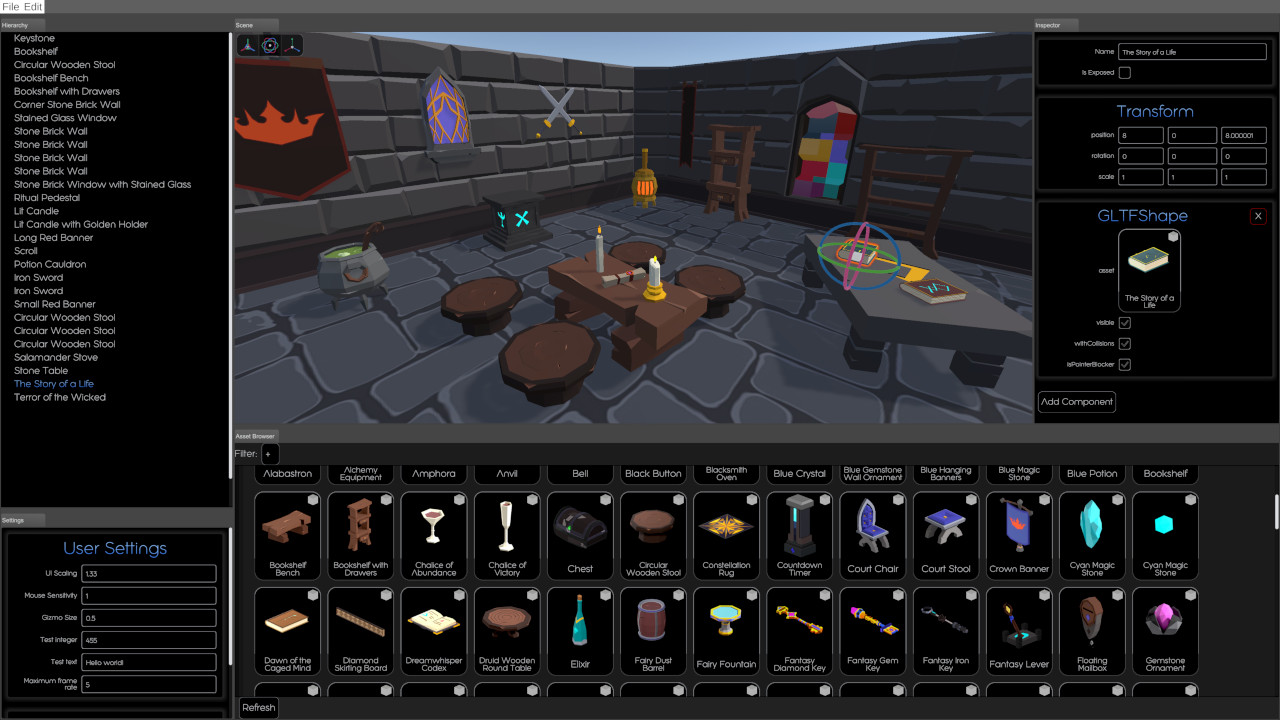The image size is (1280, 720).
Task: Toggle the isPointerBlocker checkbox
Action: 1124,365
